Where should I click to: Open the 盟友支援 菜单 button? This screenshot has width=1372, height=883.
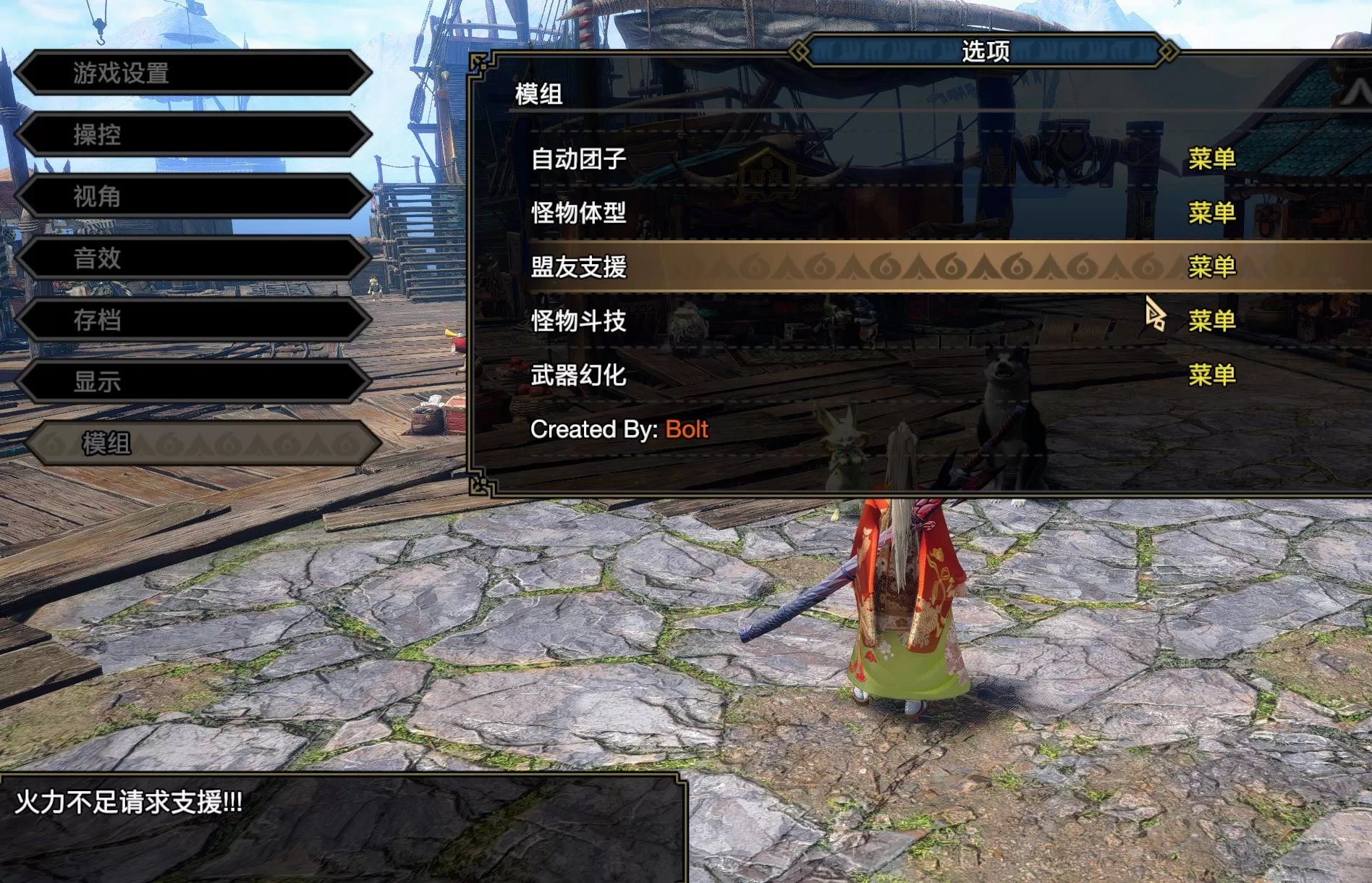tap(1211, 267)
